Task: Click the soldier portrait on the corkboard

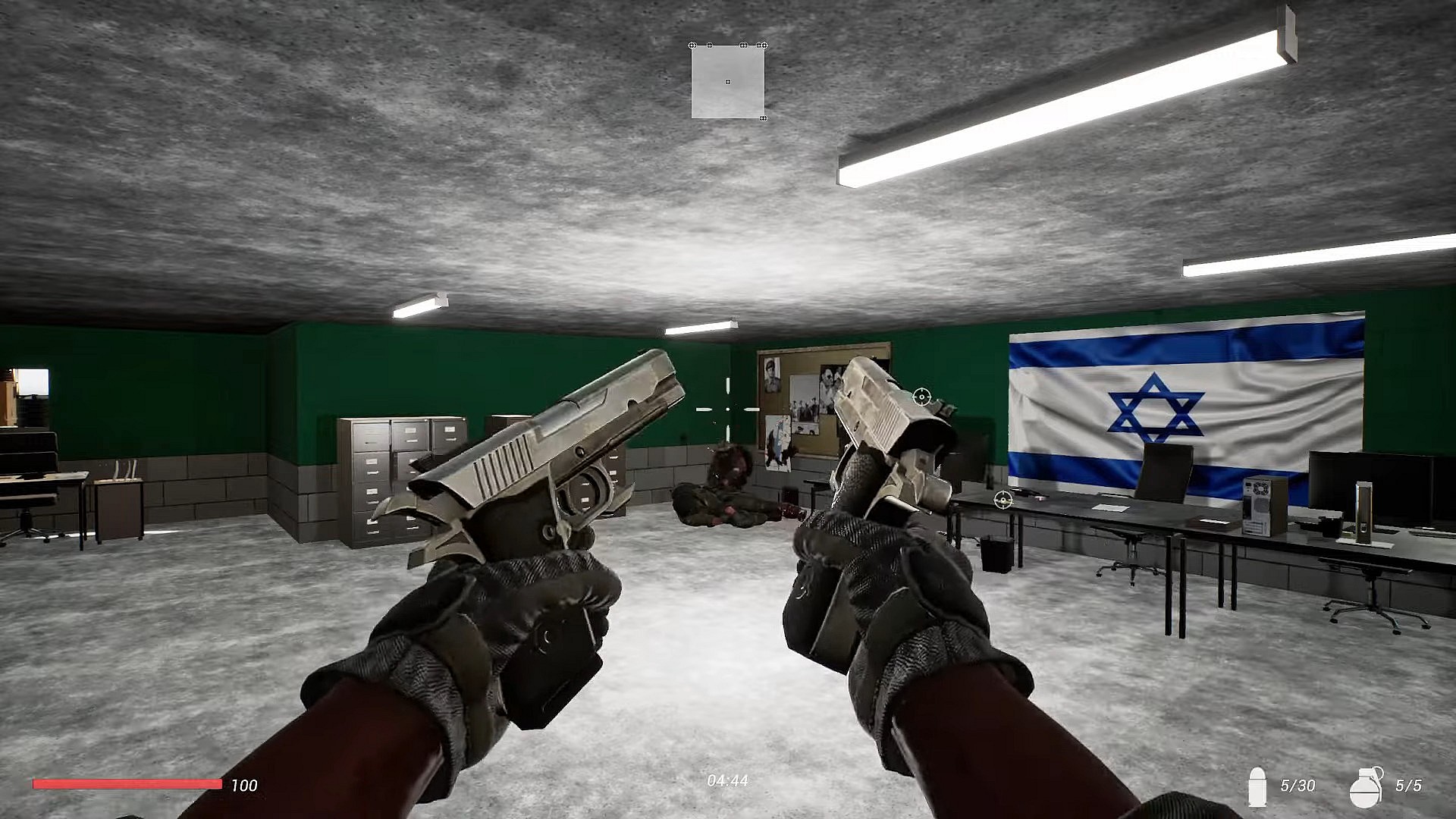Action: coord(772,375)
